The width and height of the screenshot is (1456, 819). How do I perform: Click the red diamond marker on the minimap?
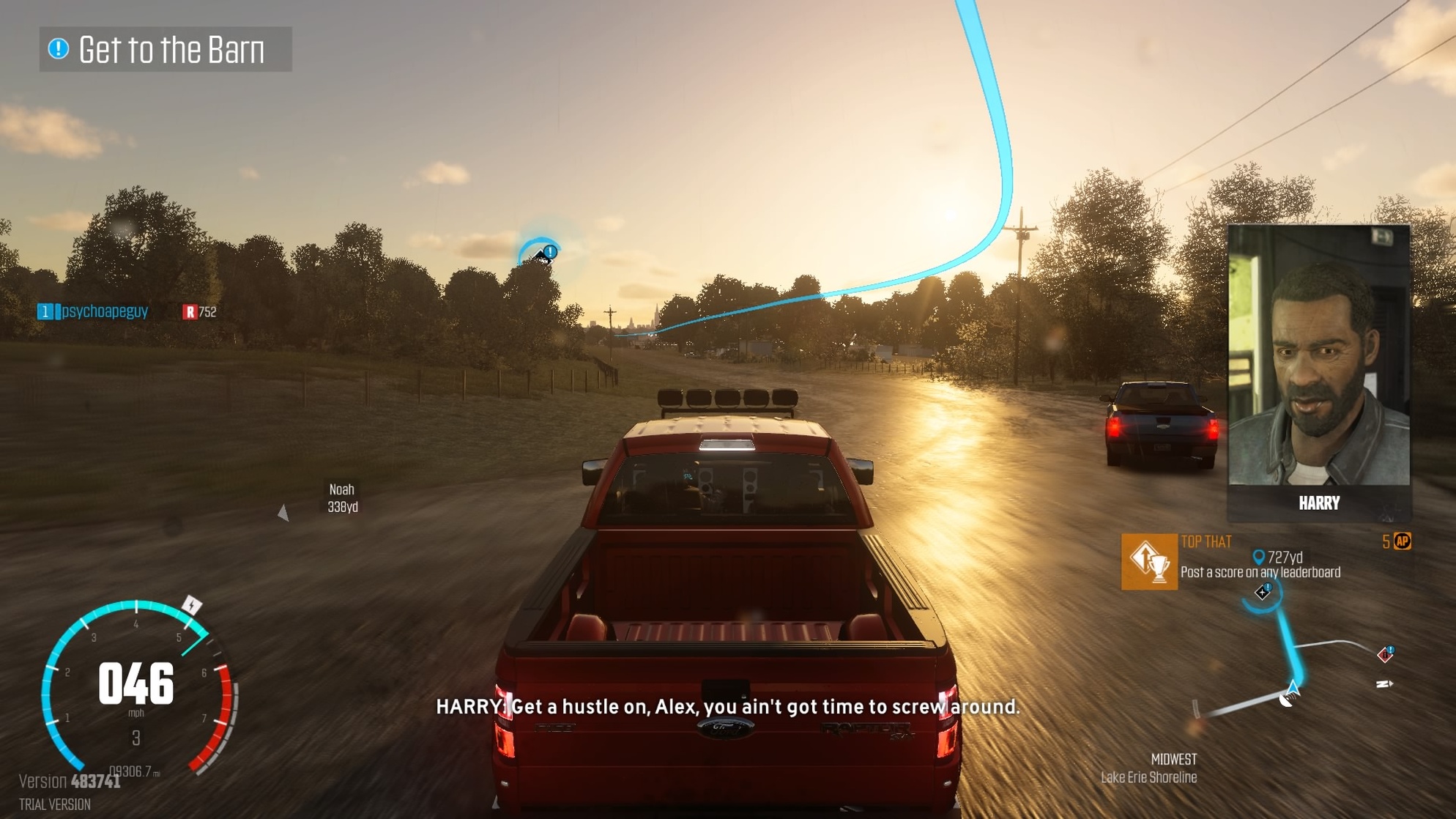(x=1385, y=653)
